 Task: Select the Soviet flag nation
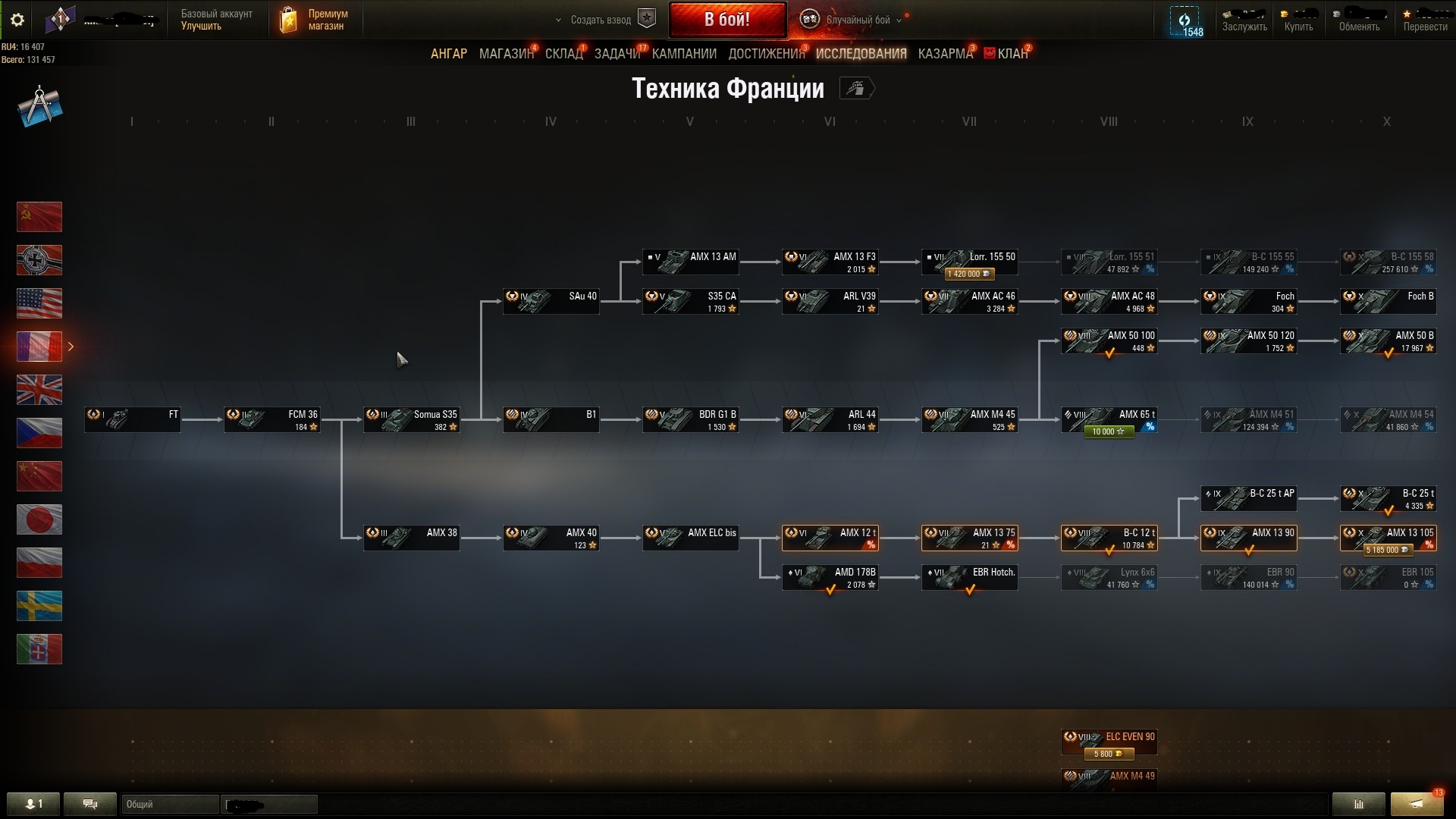[x=39, y=217]
